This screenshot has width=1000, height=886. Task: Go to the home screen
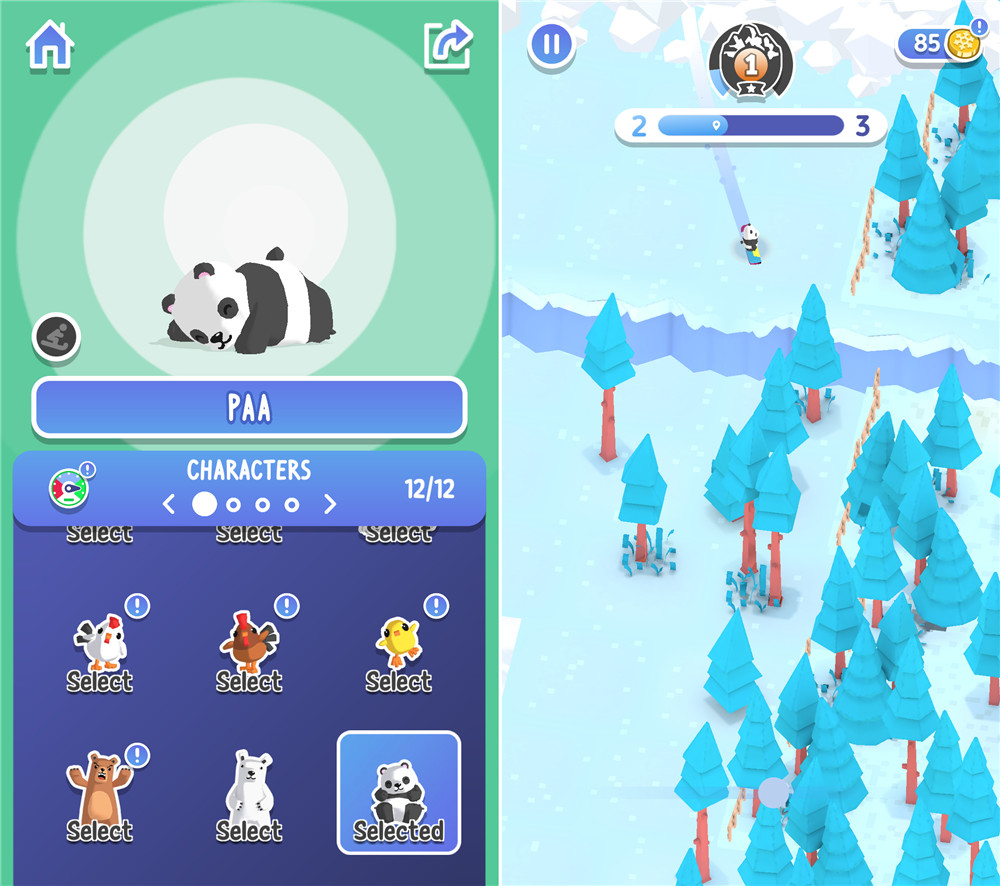52,45
